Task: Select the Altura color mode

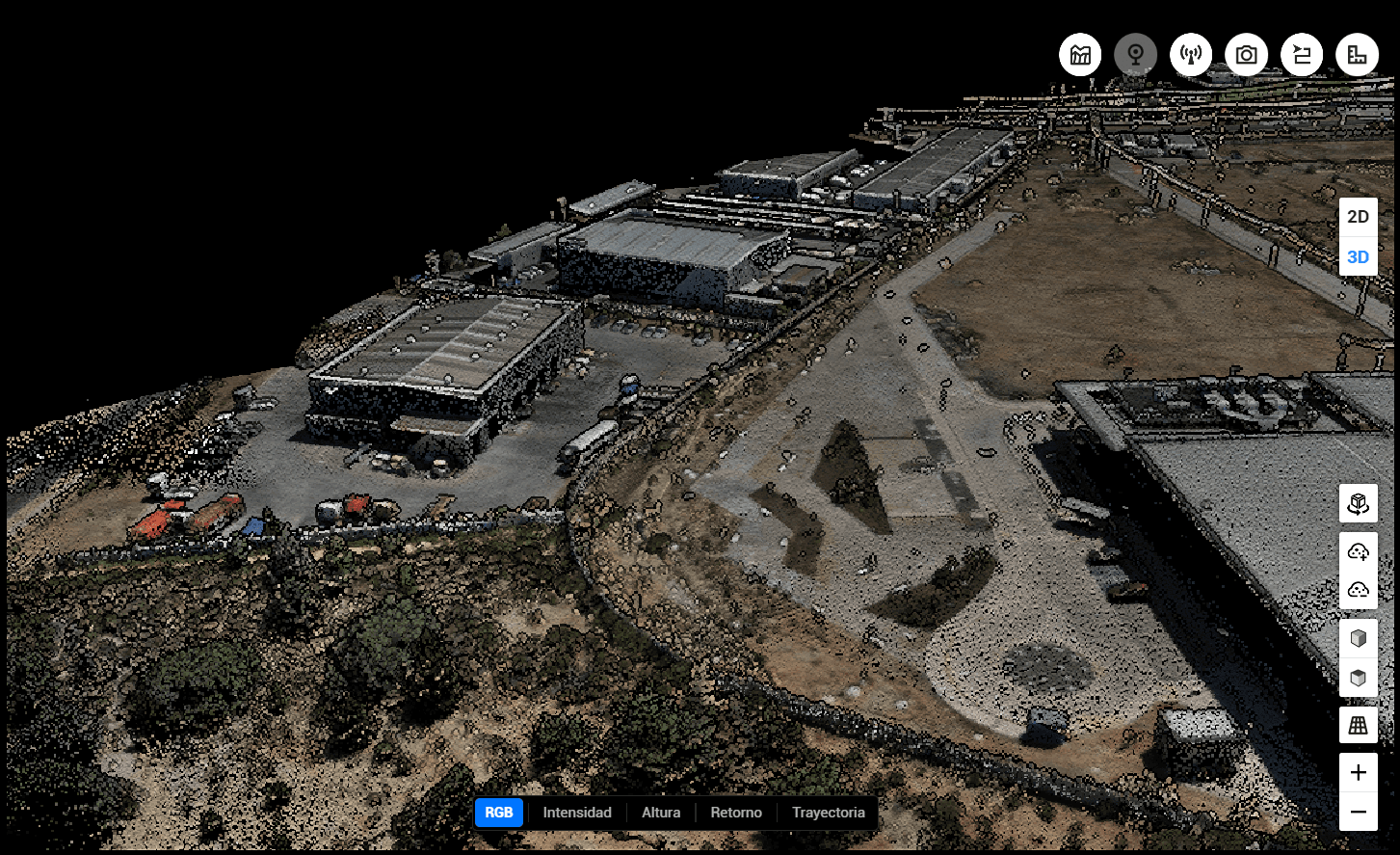Action: tap(661, 813)
